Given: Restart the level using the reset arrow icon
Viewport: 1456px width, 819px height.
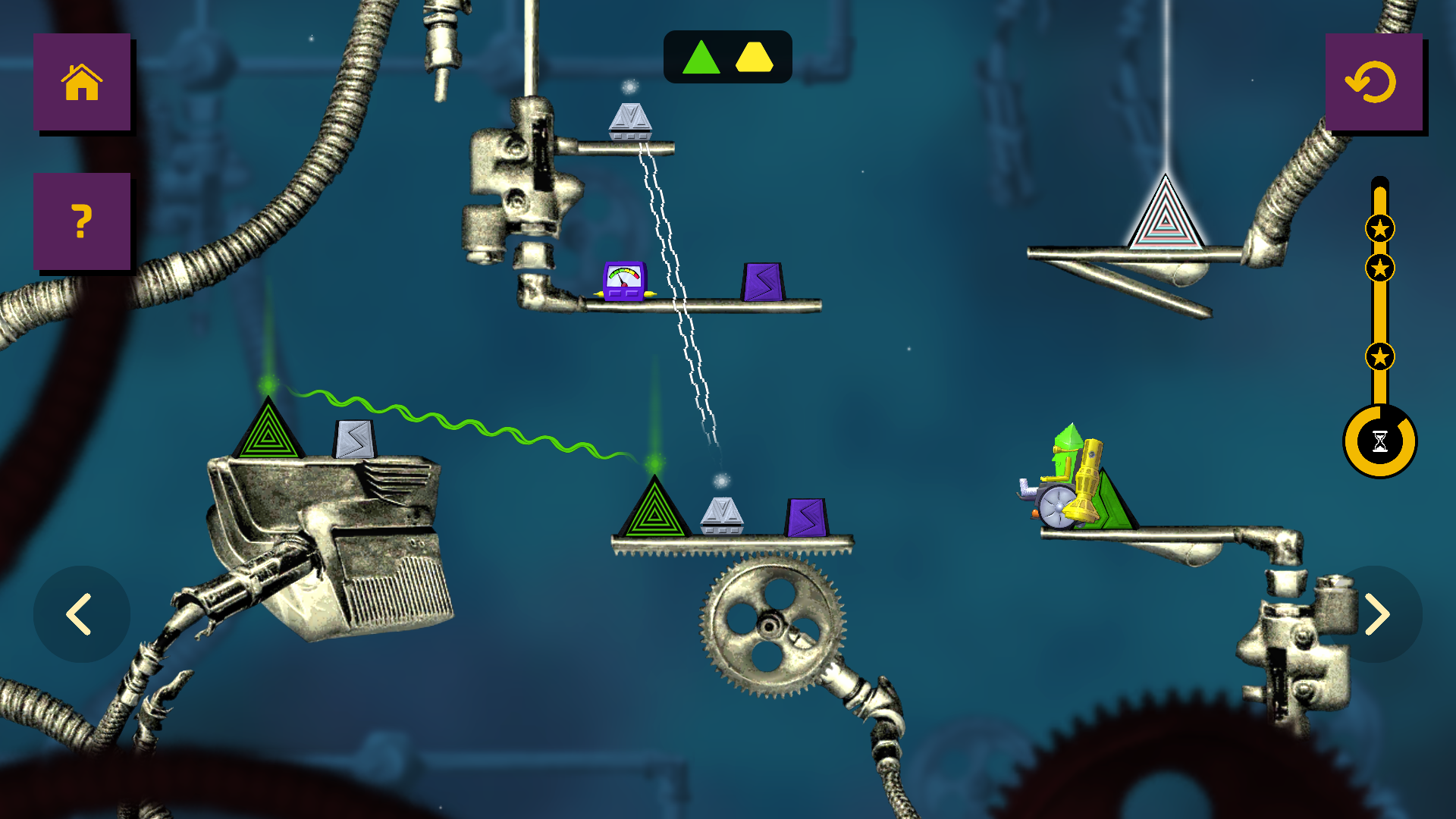Looking at the screenshot, I should pyautogui.click(x=1375, y=83).
